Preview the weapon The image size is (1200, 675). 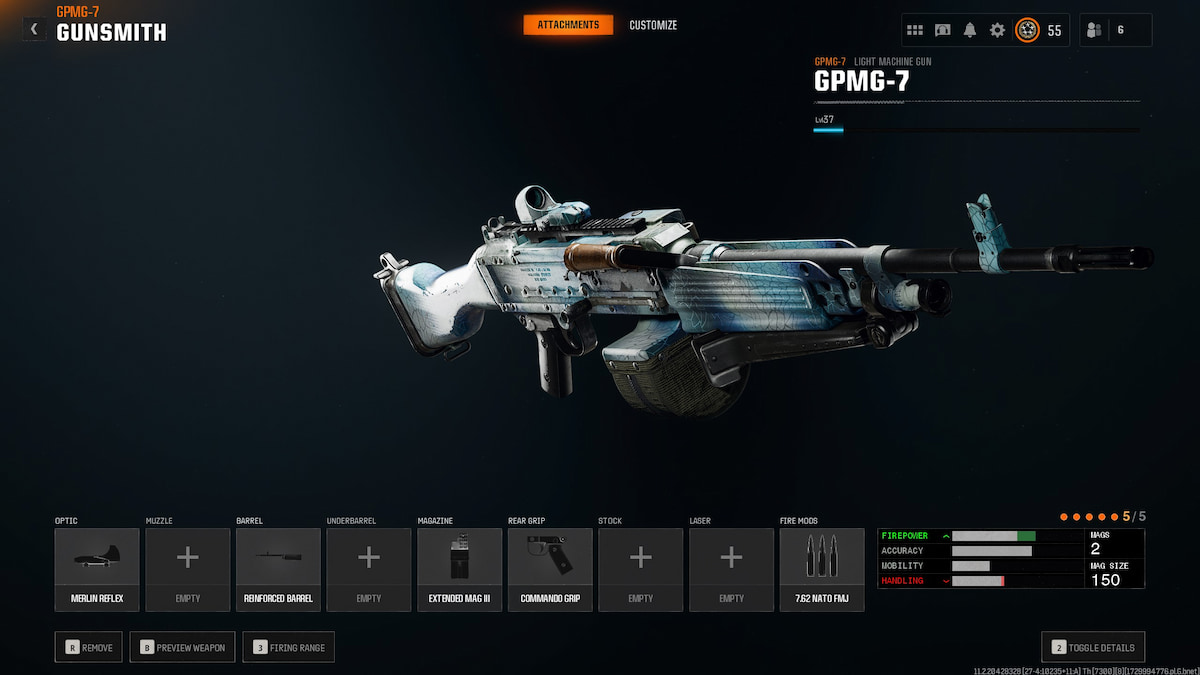coord(183,647)
